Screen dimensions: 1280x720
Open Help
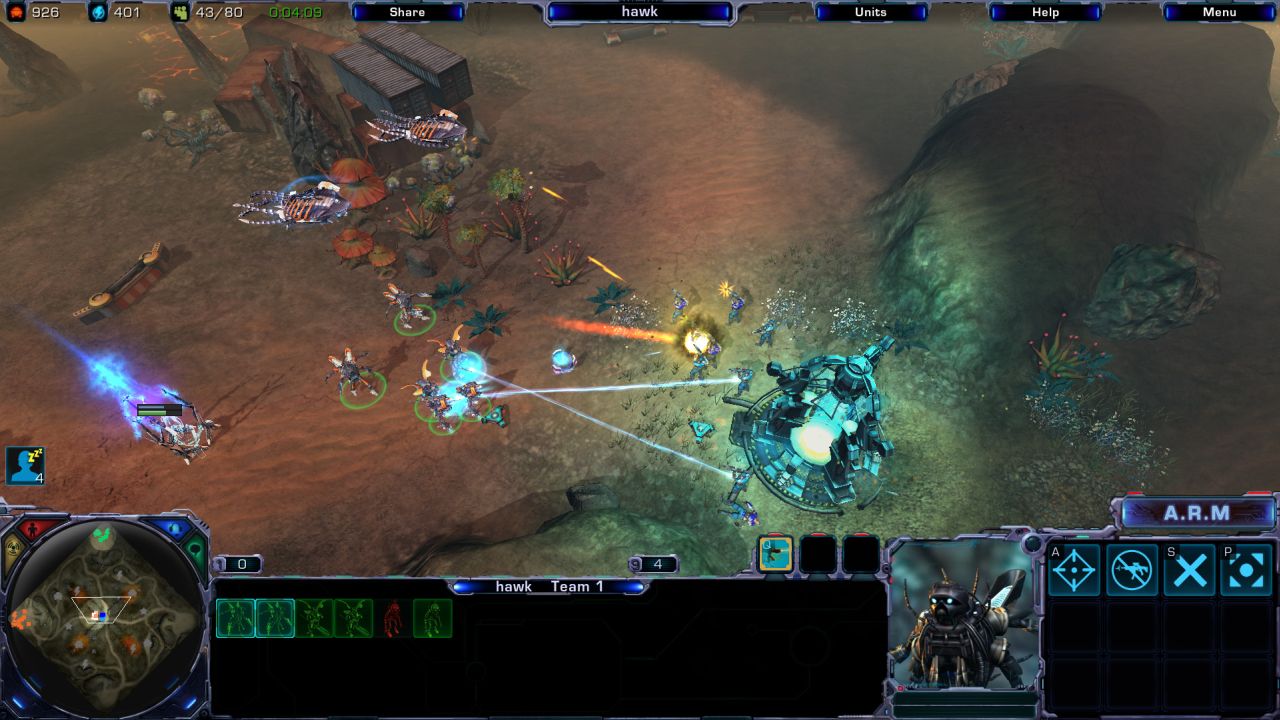[x=1044, y=12]
